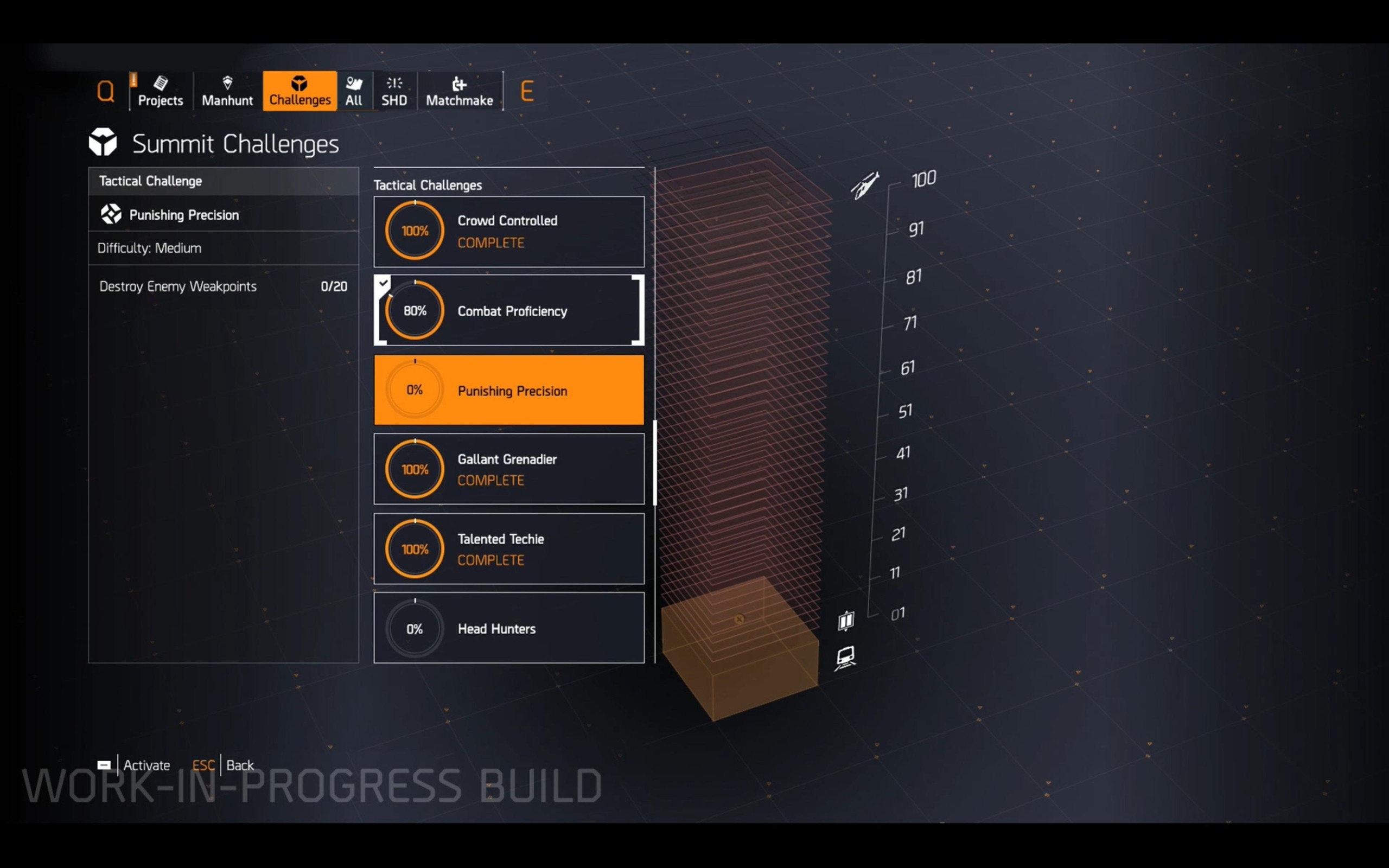1389x868 pixels.
Task: Choose the Combat Proficiency challenge
Action: pos(508,310)
